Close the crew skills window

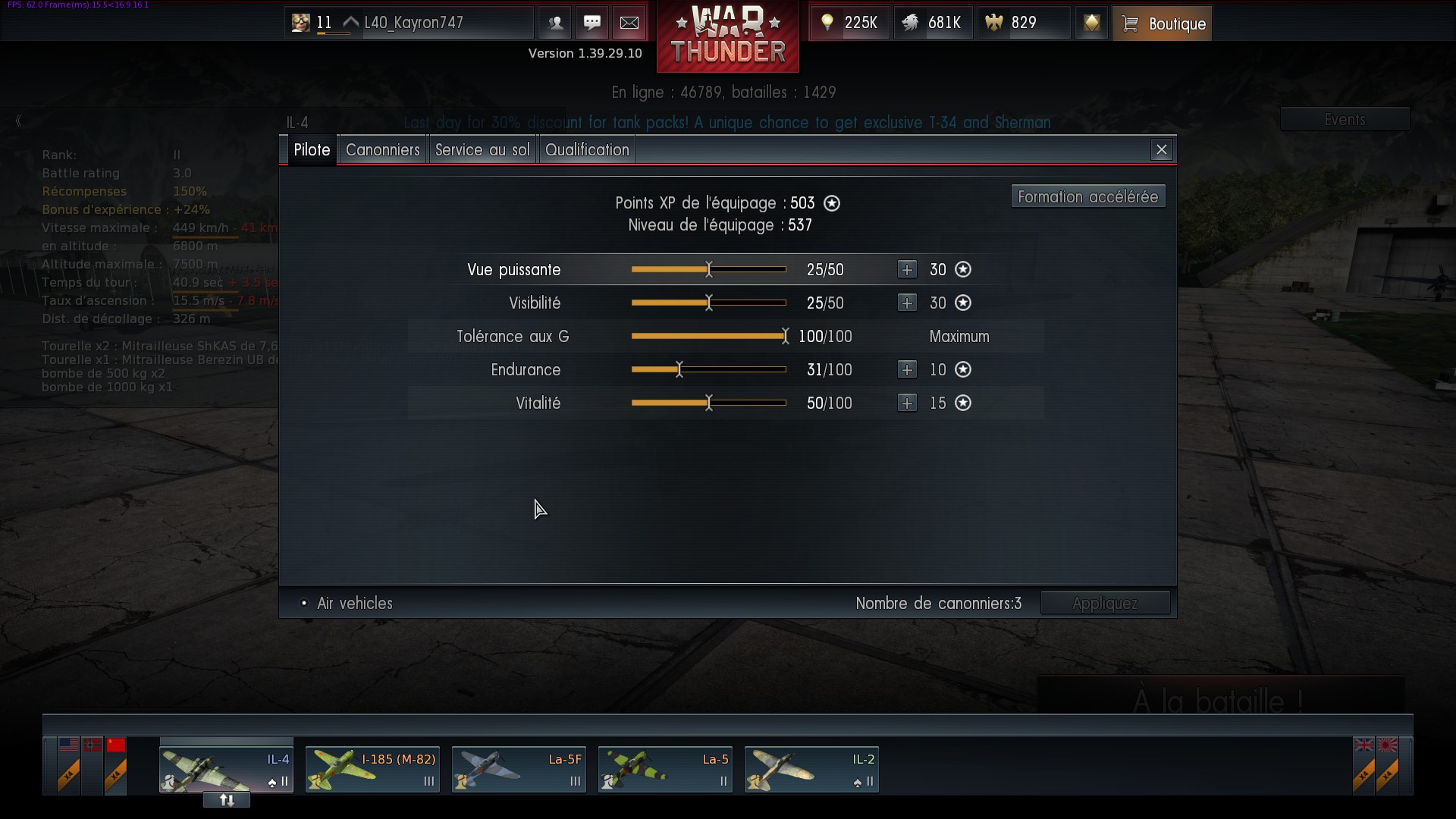click(x=1161, y=150)
